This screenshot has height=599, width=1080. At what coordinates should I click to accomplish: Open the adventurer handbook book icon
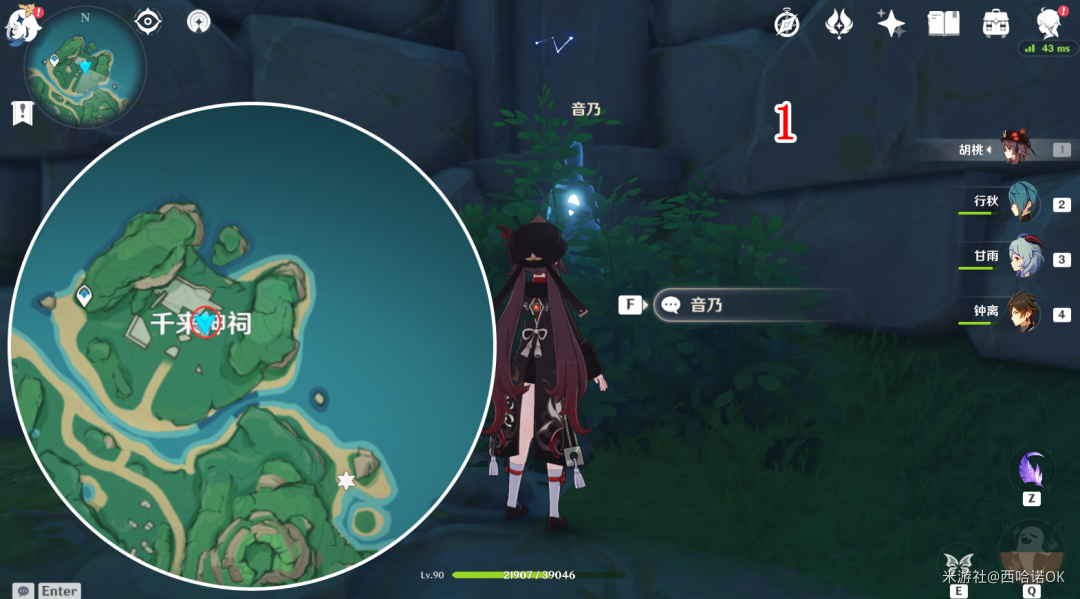(943, 24)
